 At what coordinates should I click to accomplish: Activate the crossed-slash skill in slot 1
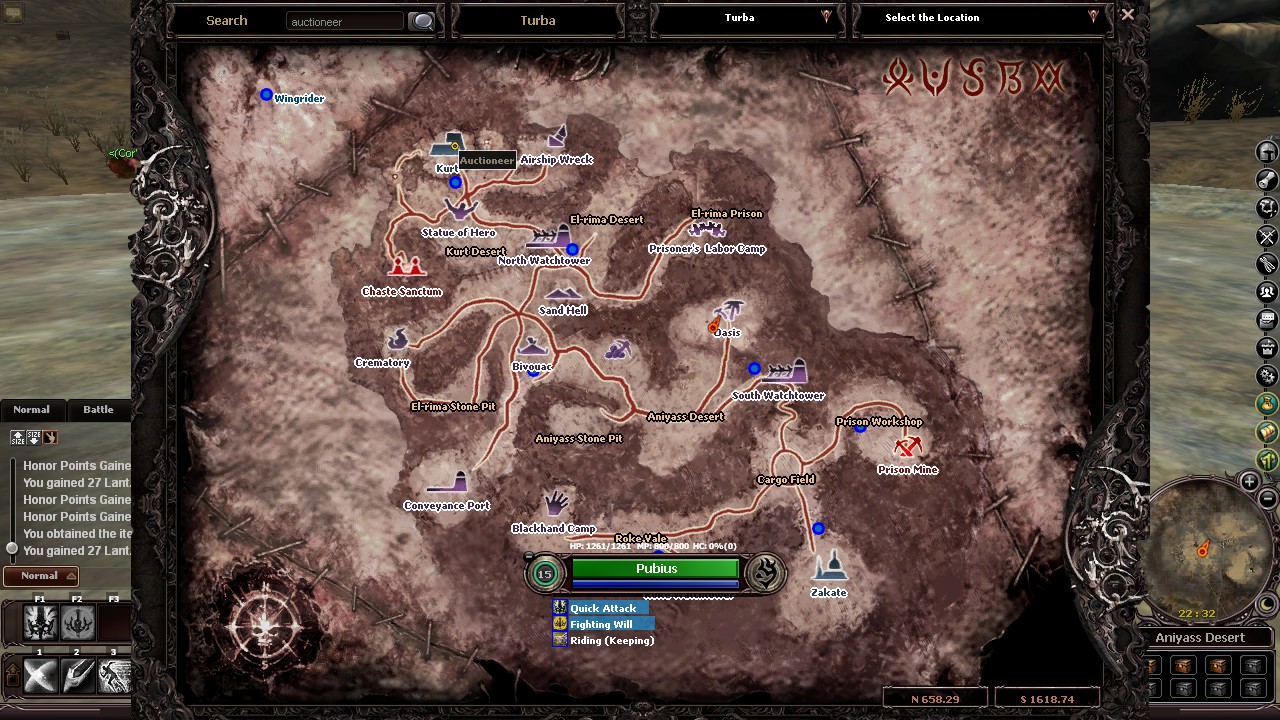41,676
